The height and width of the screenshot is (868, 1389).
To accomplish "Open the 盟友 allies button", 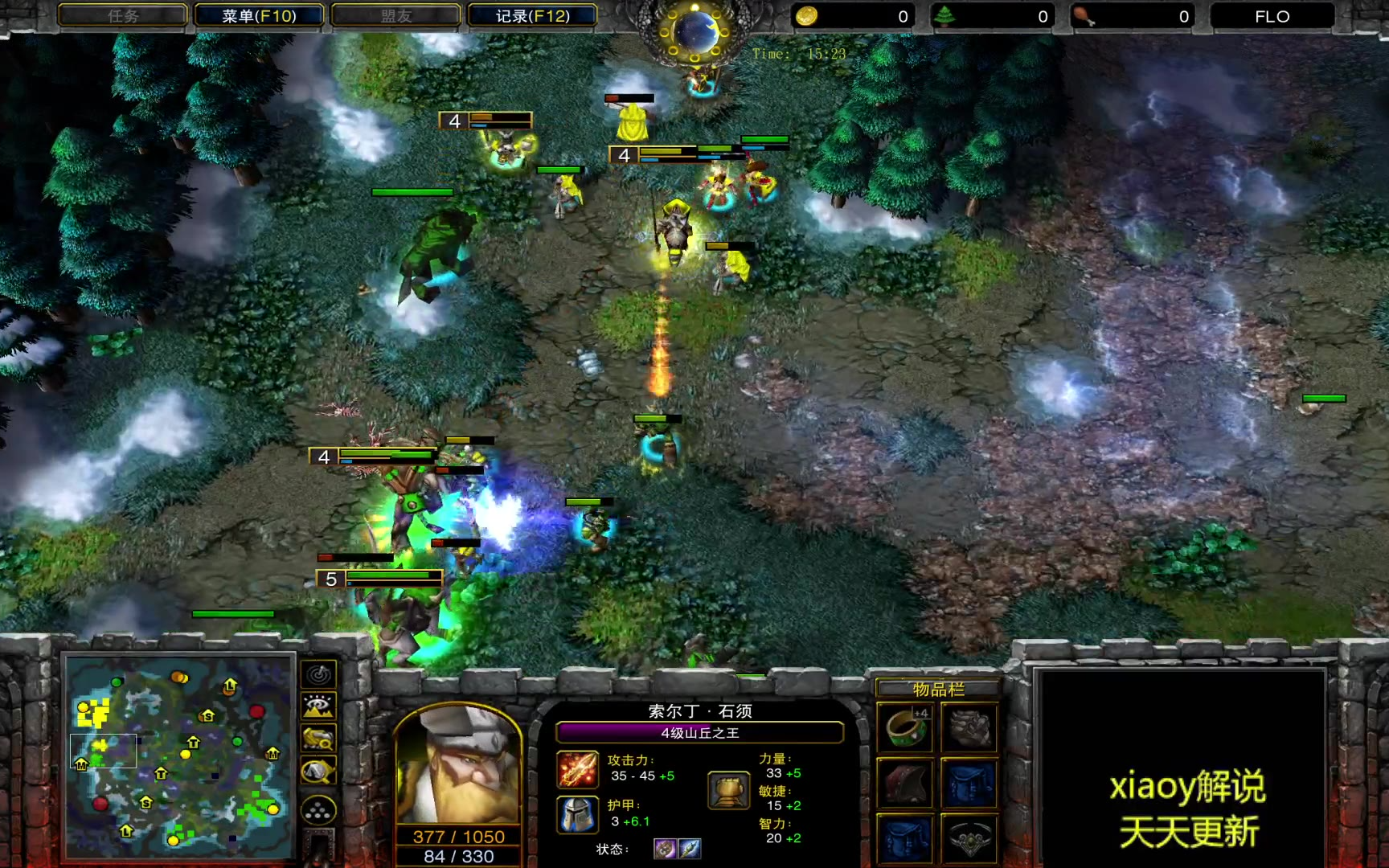I will click(x=395, y=16).
